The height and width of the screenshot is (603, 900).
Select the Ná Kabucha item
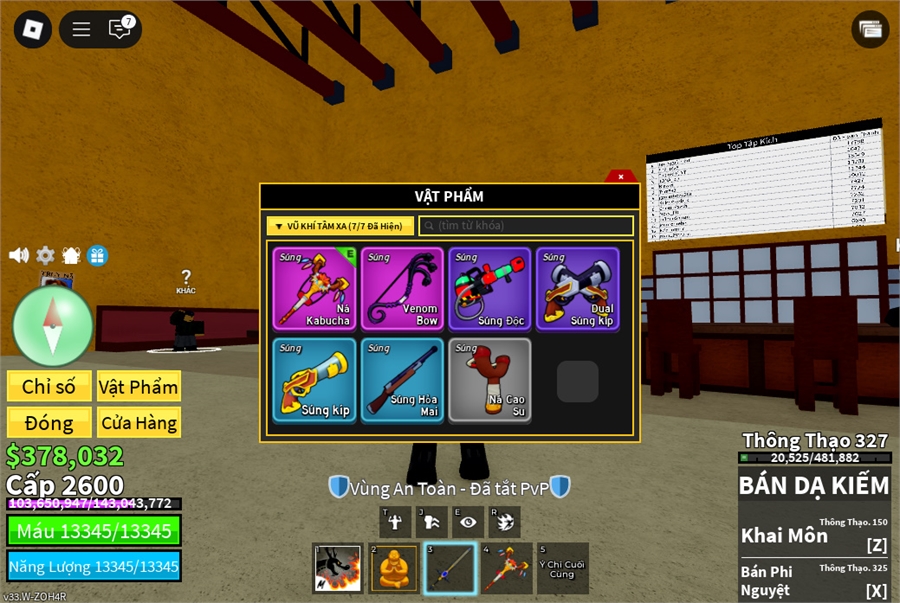315,288
